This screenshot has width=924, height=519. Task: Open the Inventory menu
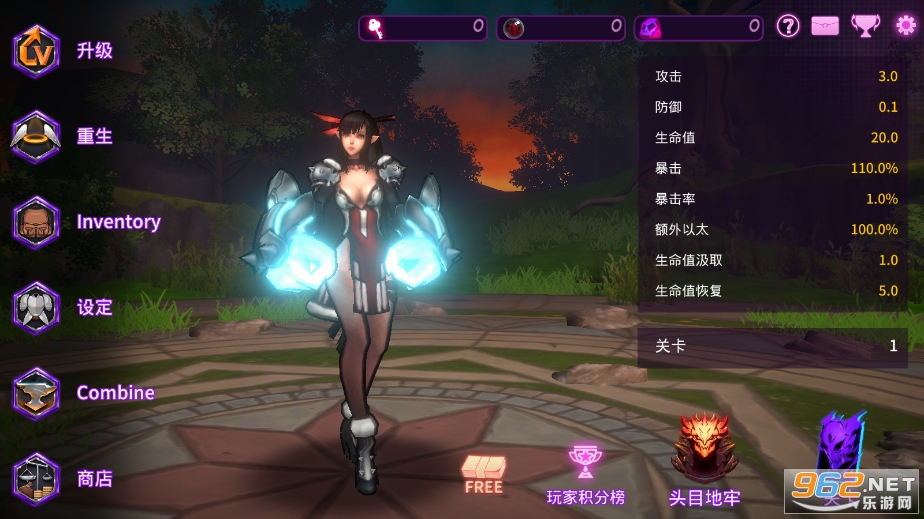(x=37, y=222)
